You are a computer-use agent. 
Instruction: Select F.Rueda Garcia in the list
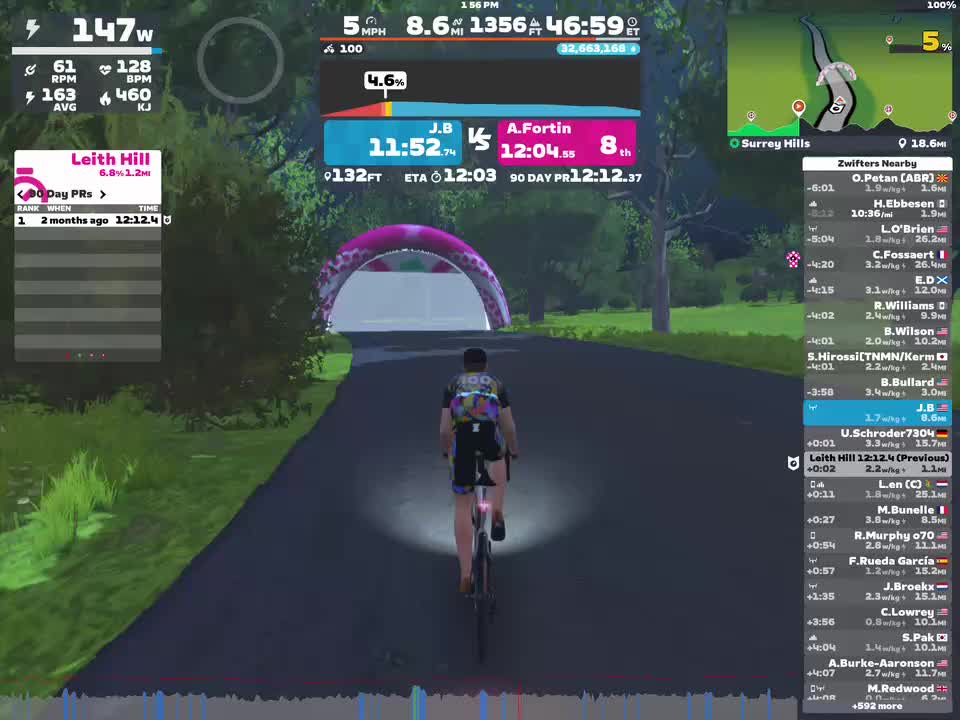click(877, 566)
